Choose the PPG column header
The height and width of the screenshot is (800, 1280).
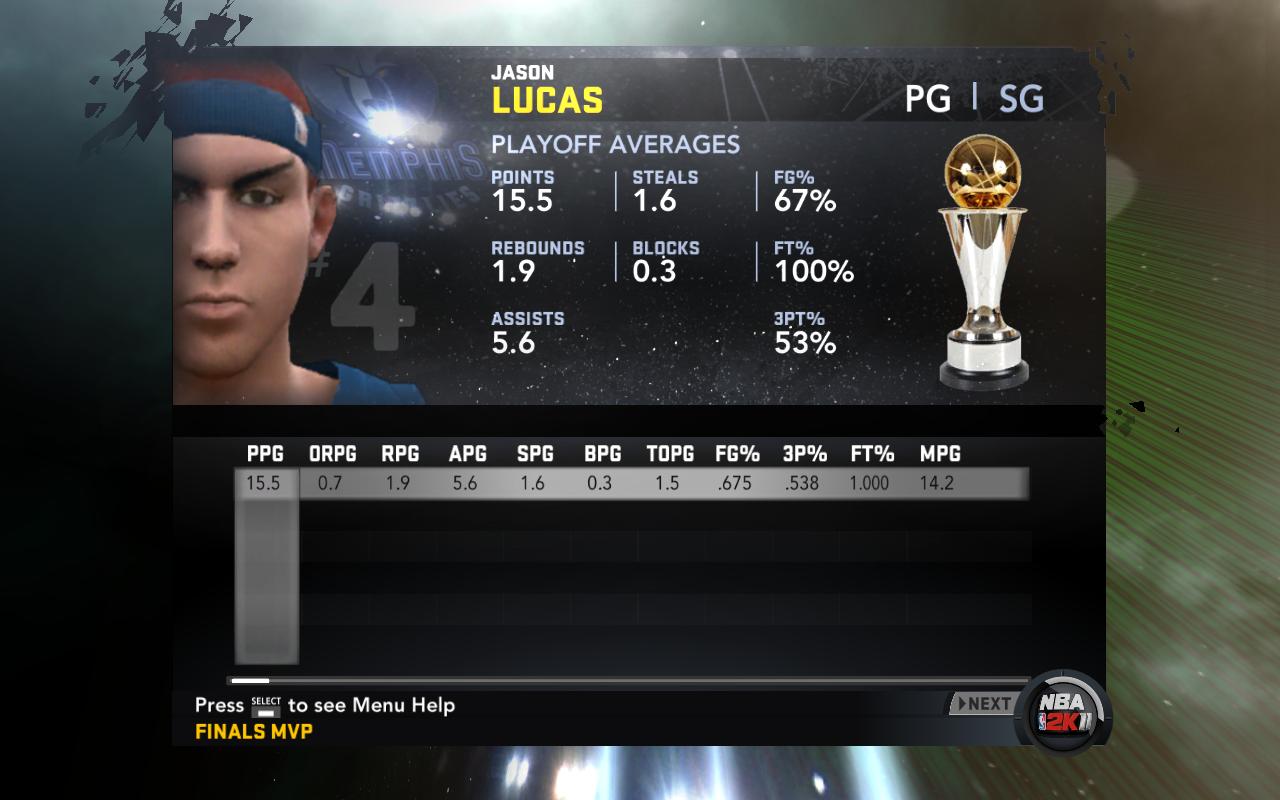(265, 454)
